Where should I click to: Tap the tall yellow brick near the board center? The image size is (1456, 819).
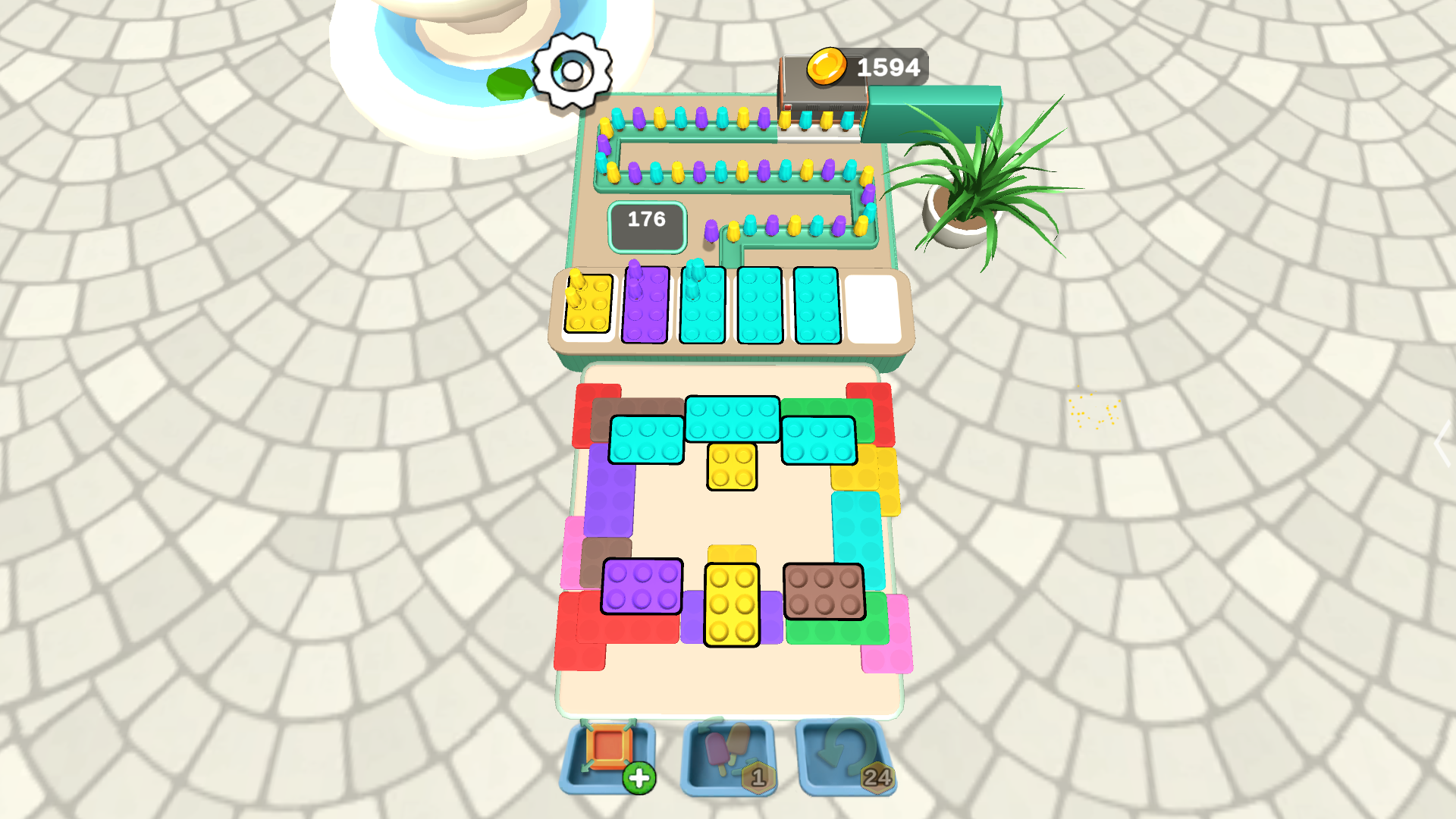click(730, 603)
